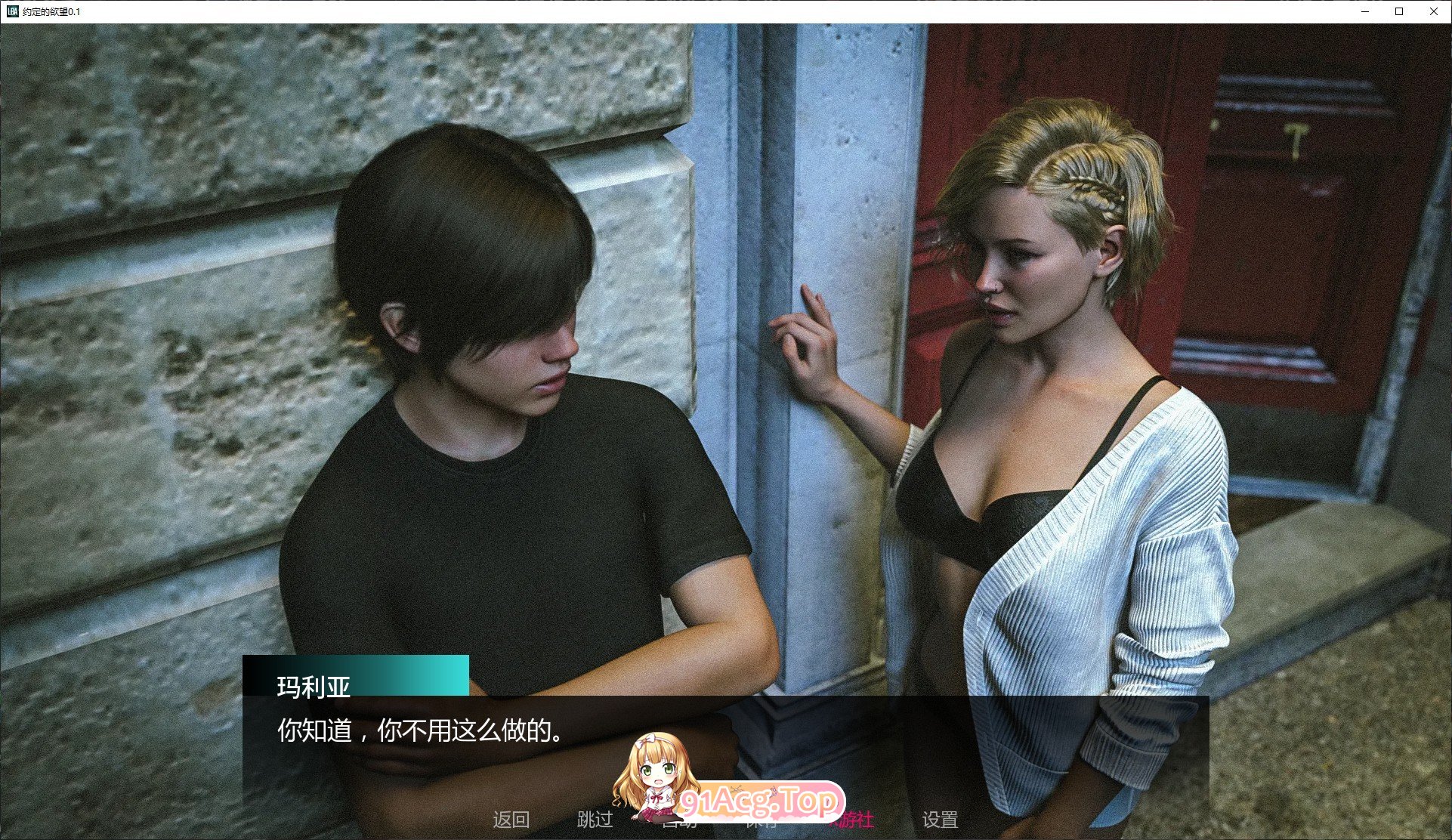Close the 约定的欲望 window

click(1433, 11)
